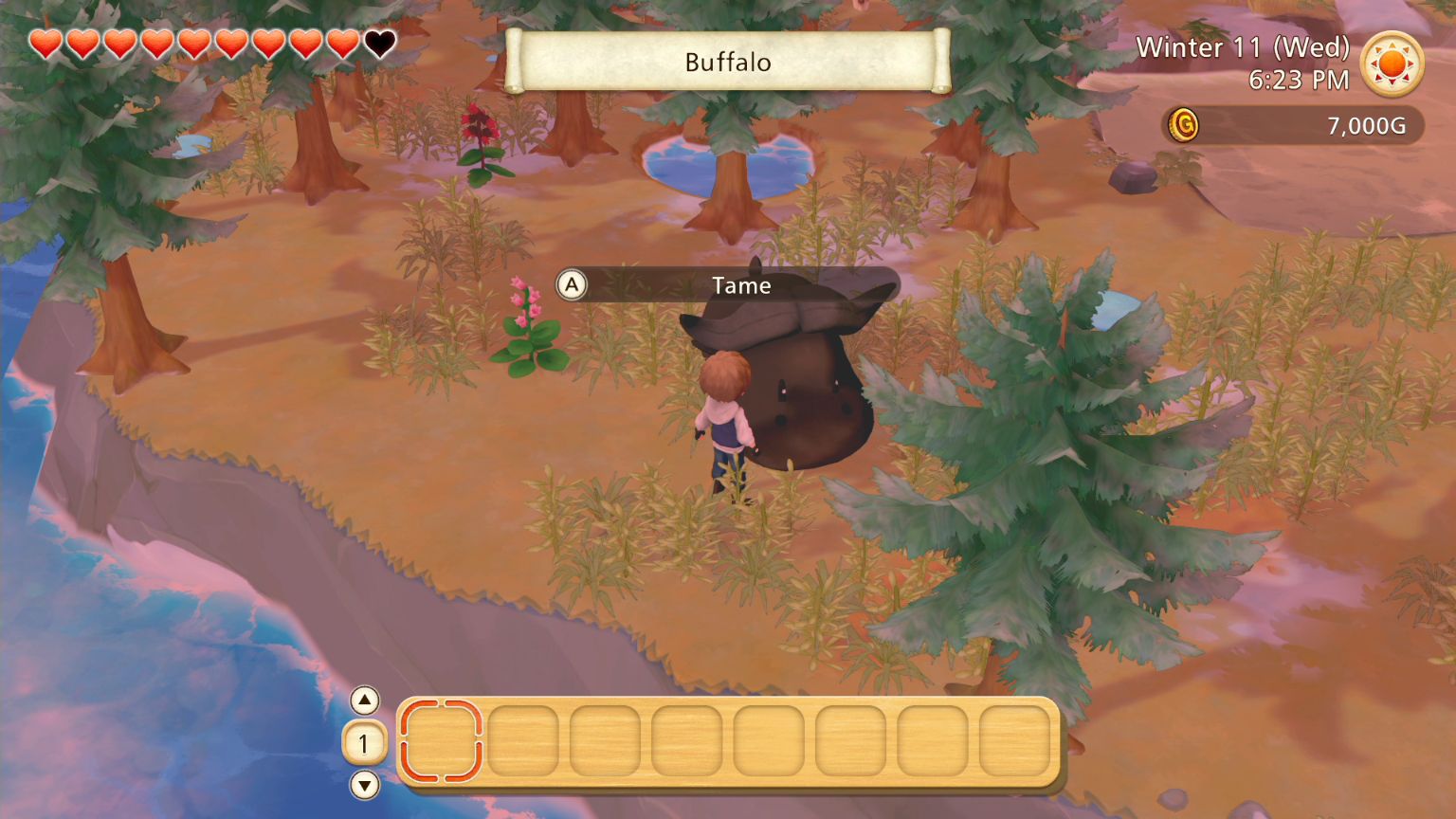
Task: Select the last hotbar slot on the right
Action: click(1016, 744)
